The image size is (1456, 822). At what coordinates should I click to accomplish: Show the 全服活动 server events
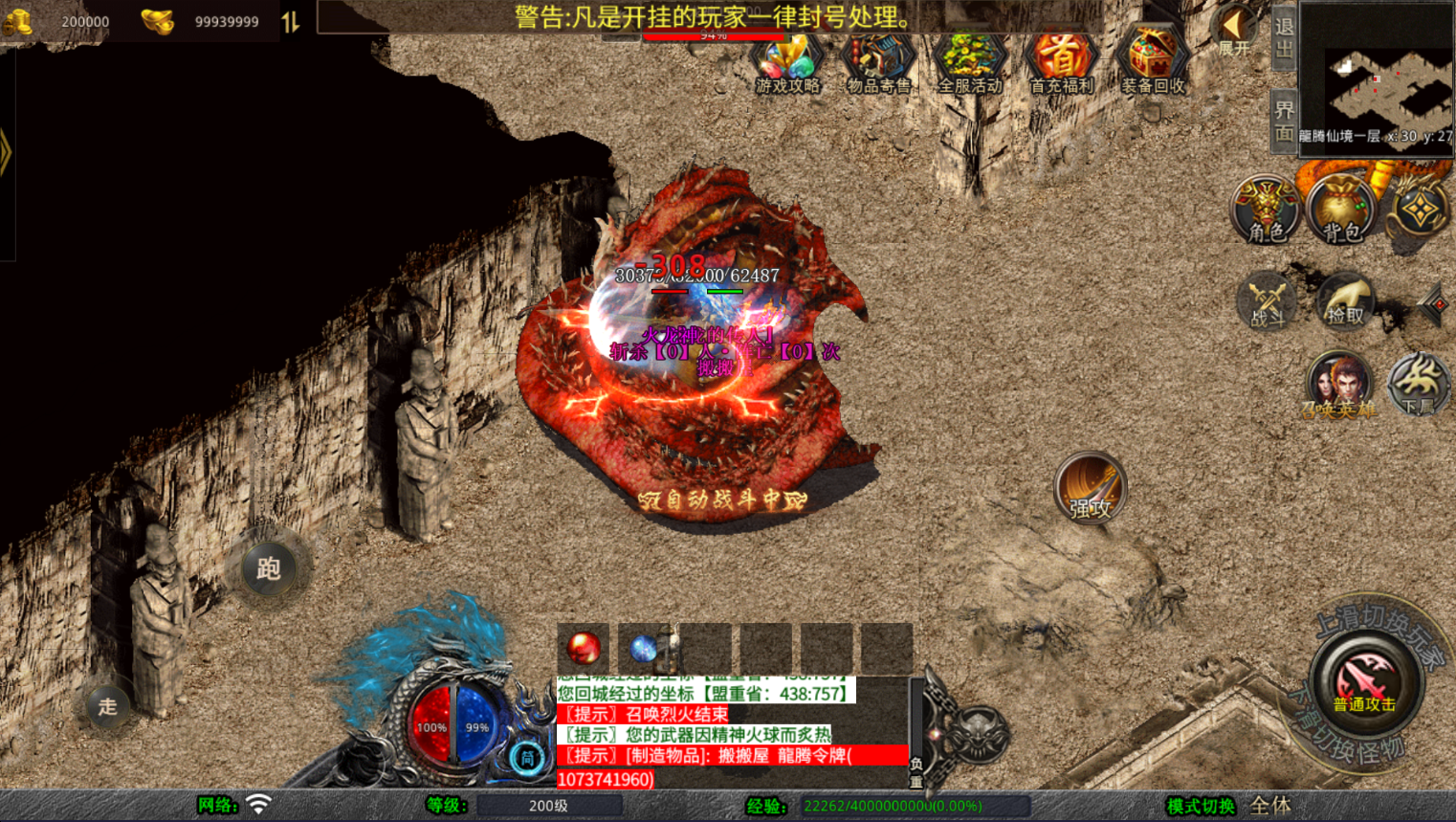click(969, 64)
